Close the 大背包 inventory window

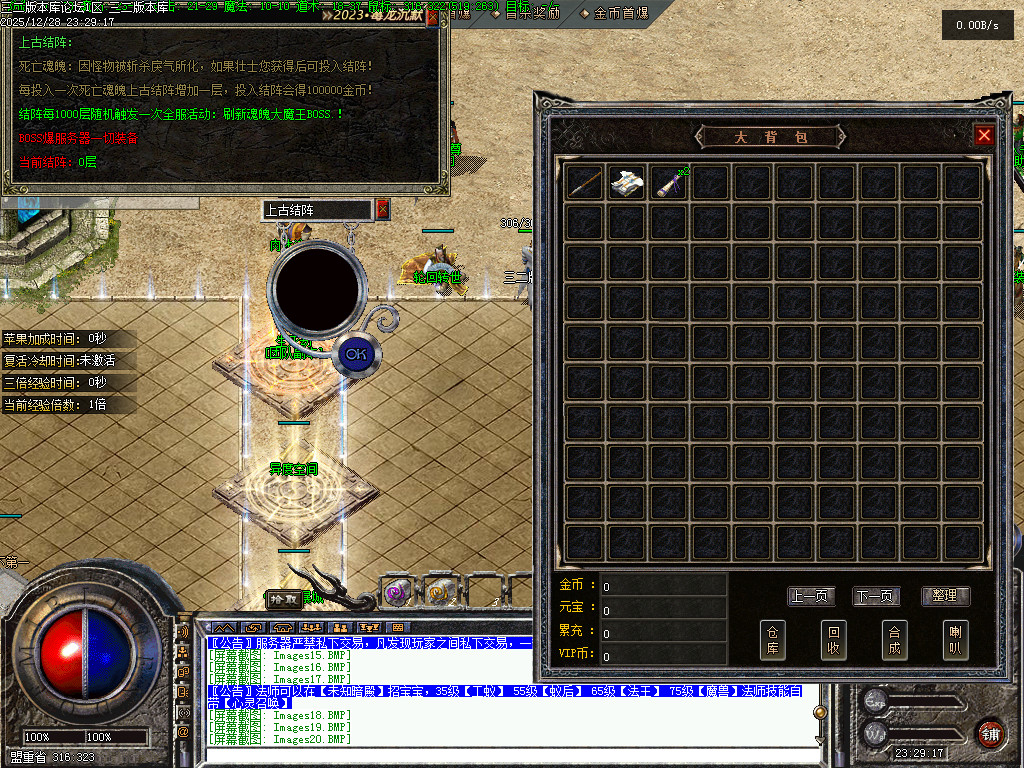click(x=984, y=135)
